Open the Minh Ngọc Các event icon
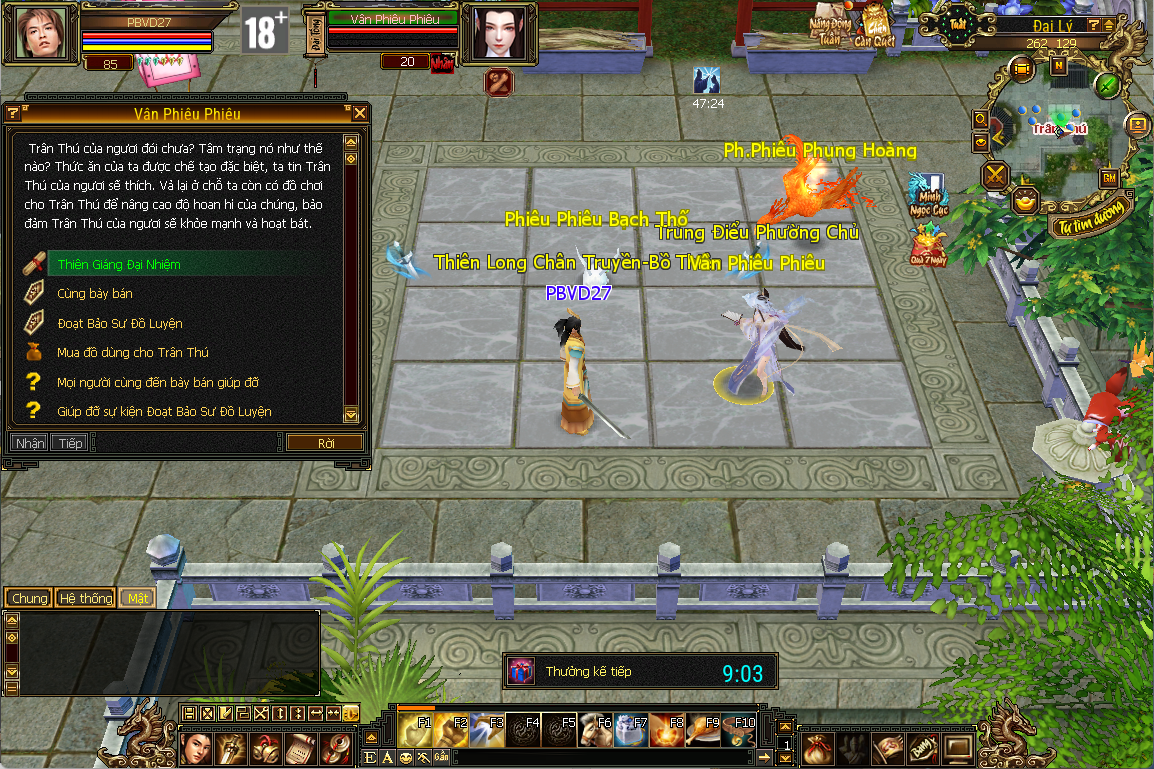Screen dimensions: 1154x769 point(927,194)
